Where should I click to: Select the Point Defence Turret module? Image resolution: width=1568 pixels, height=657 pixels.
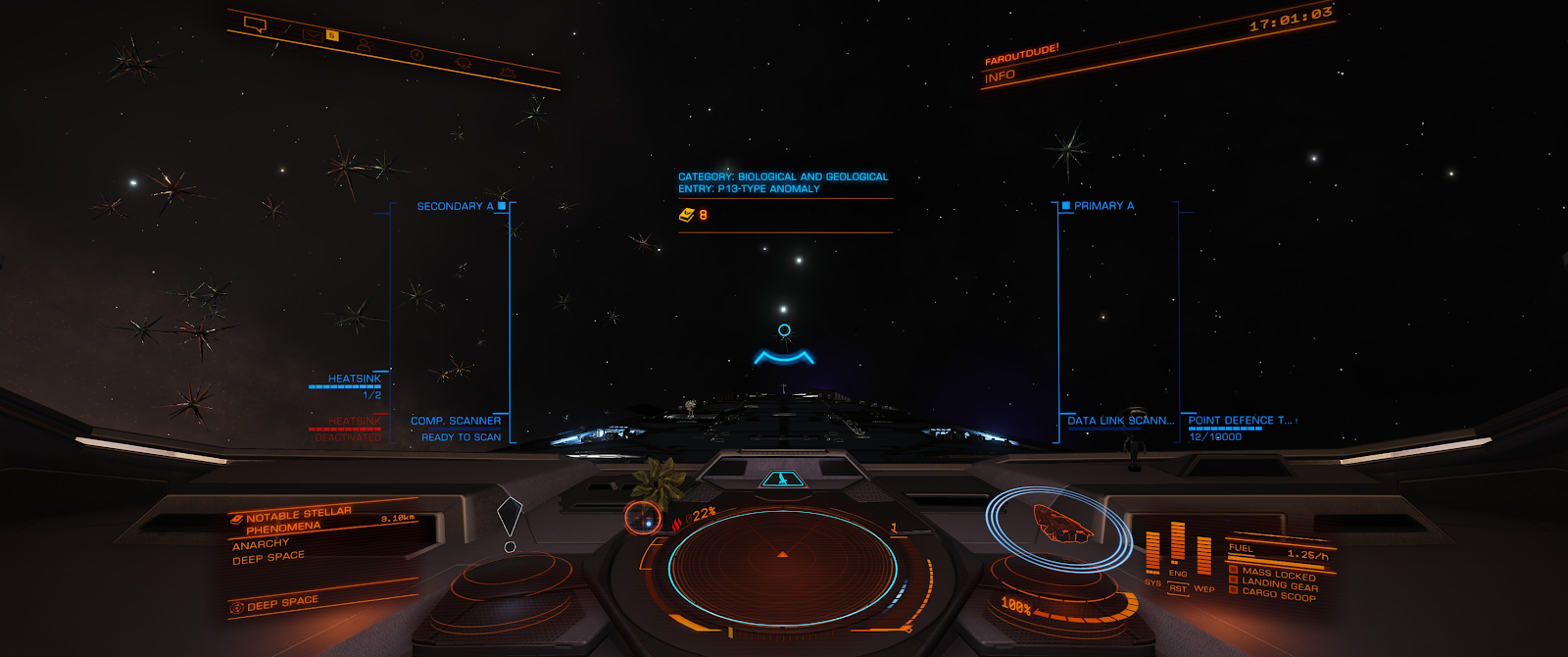pos(1241,421)
